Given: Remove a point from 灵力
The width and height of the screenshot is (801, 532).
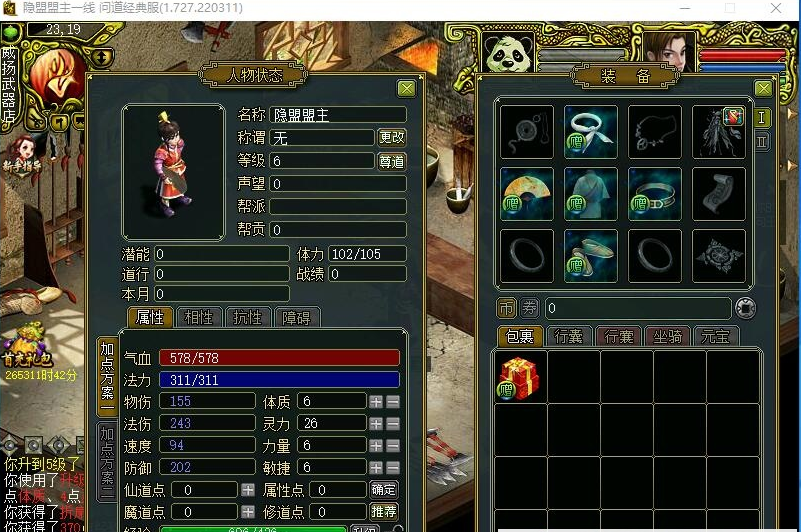Looking at the screenshot, I should [393, 424].
